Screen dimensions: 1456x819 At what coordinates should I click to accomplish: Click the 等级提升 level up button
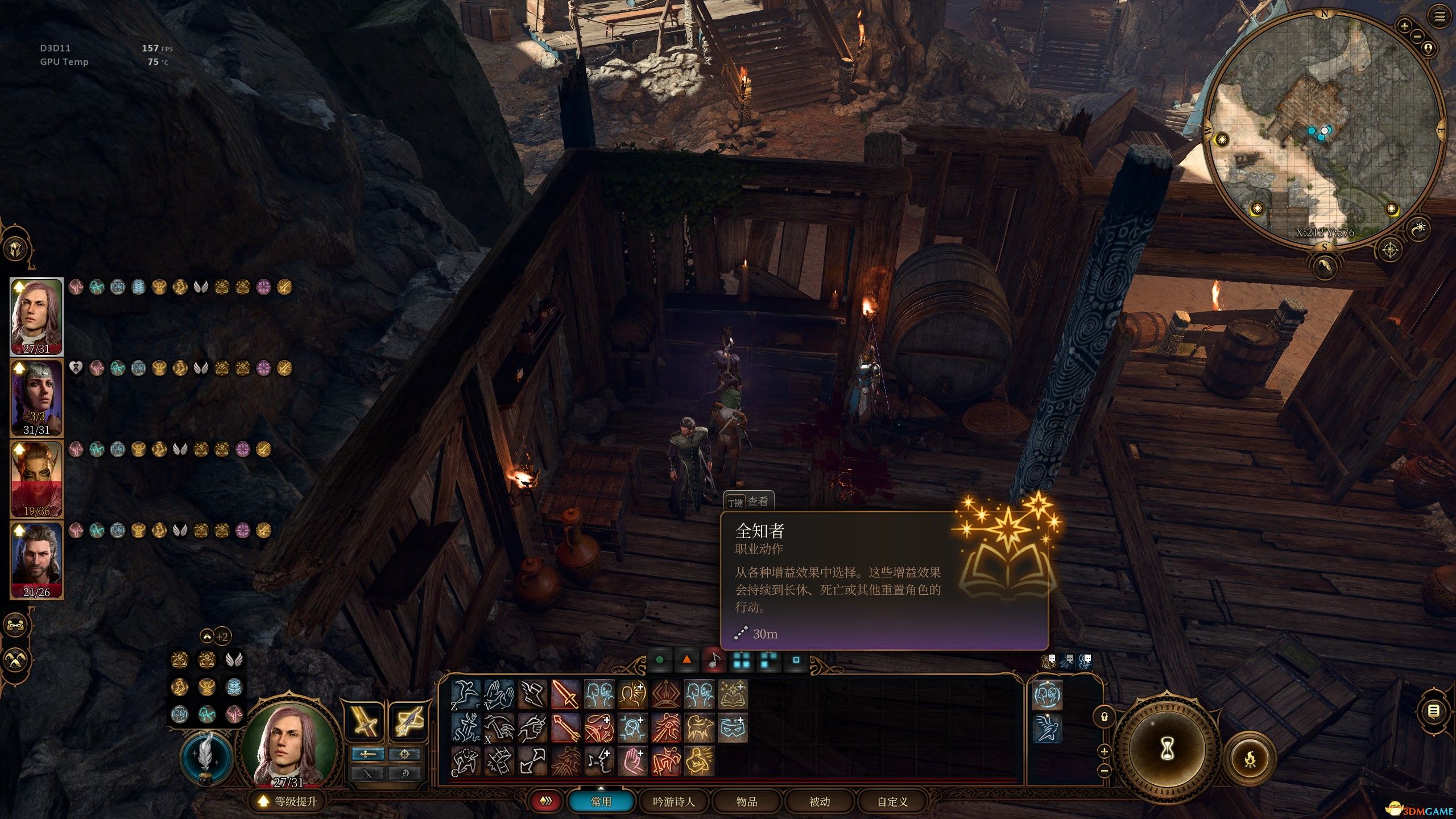coord(288,801)
